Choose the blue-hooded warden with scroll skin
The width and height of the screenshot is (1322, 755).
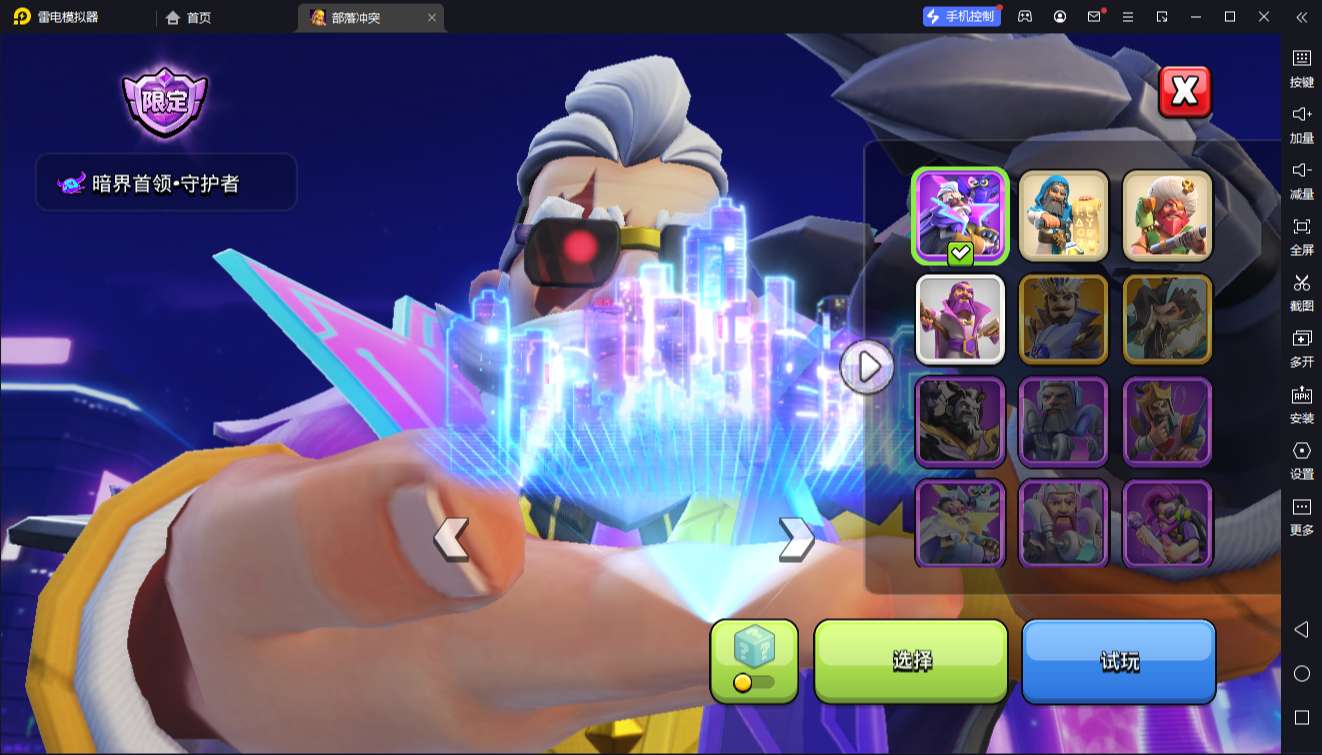coord(1063,216)
